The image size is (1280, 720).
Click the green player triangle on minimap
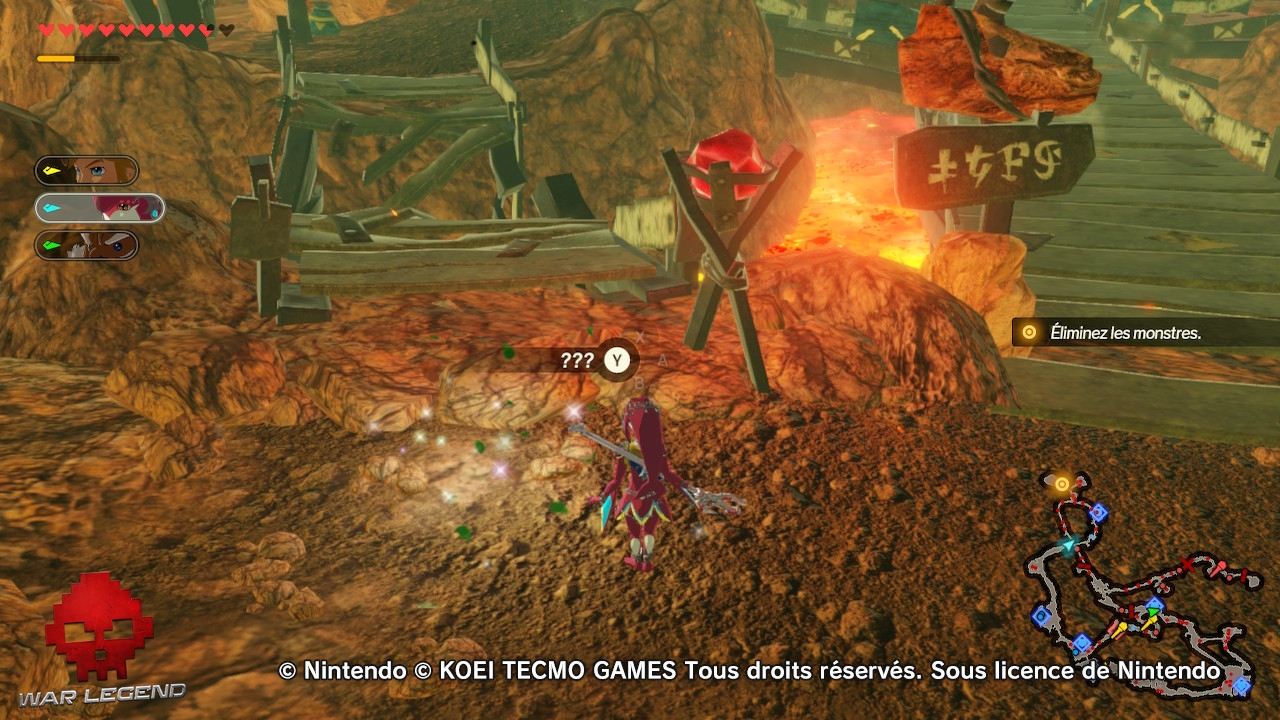1153,611
